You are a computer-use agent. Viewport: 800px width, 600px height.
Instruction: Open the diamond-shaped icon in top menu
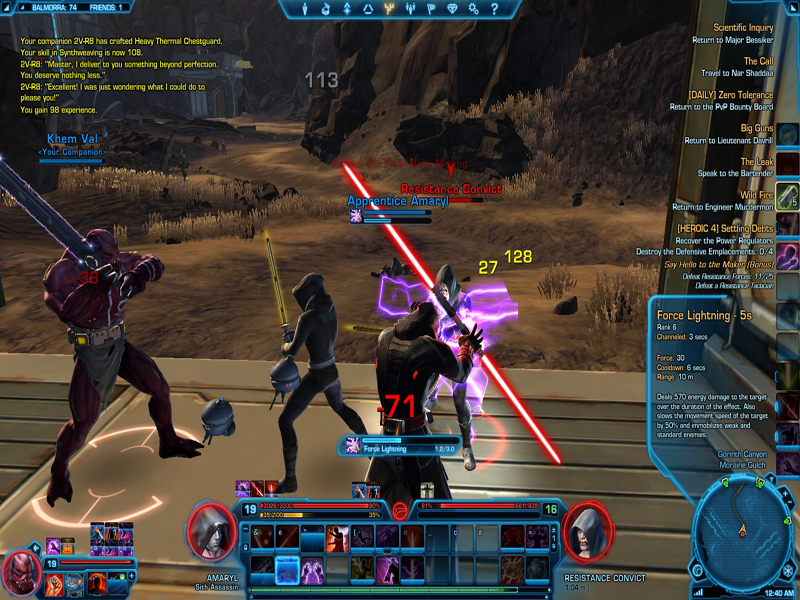click(x=450, y=9)
